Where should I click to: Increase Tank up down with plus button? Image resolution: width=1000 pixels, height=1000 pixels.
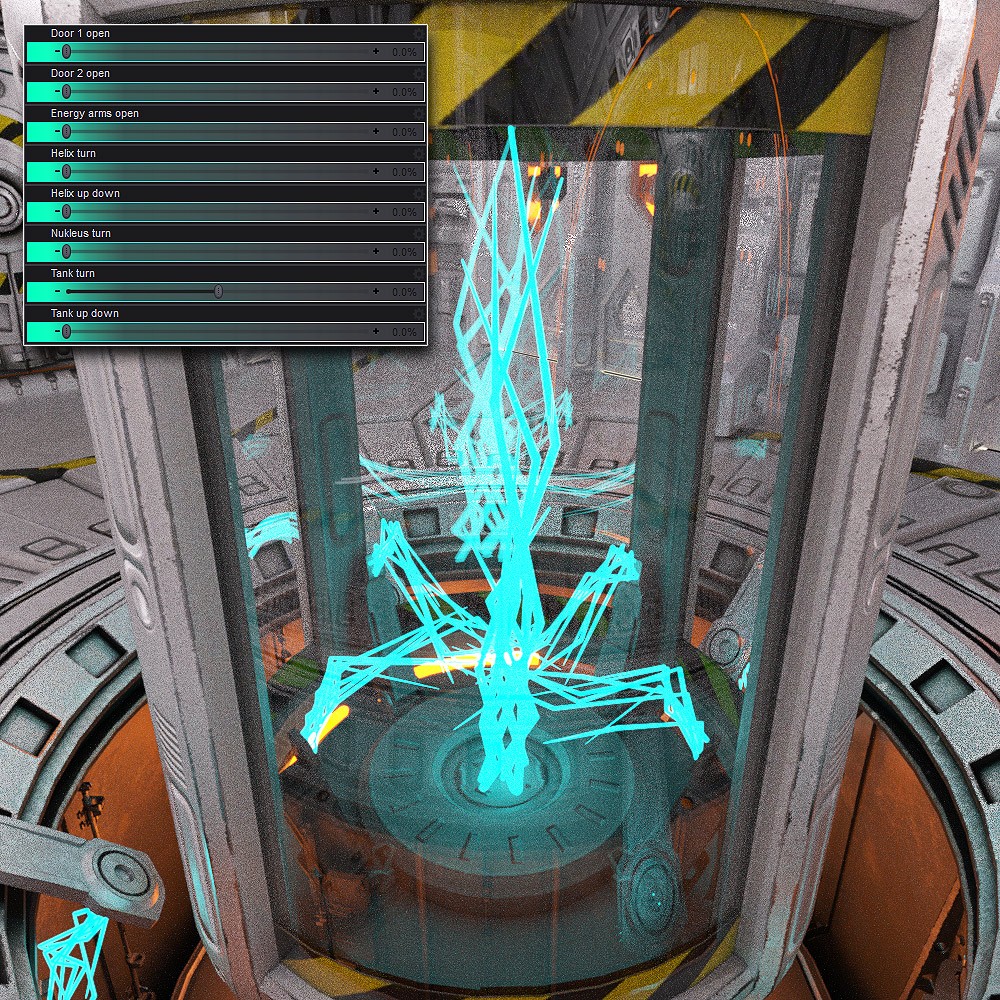pos(376,331)
